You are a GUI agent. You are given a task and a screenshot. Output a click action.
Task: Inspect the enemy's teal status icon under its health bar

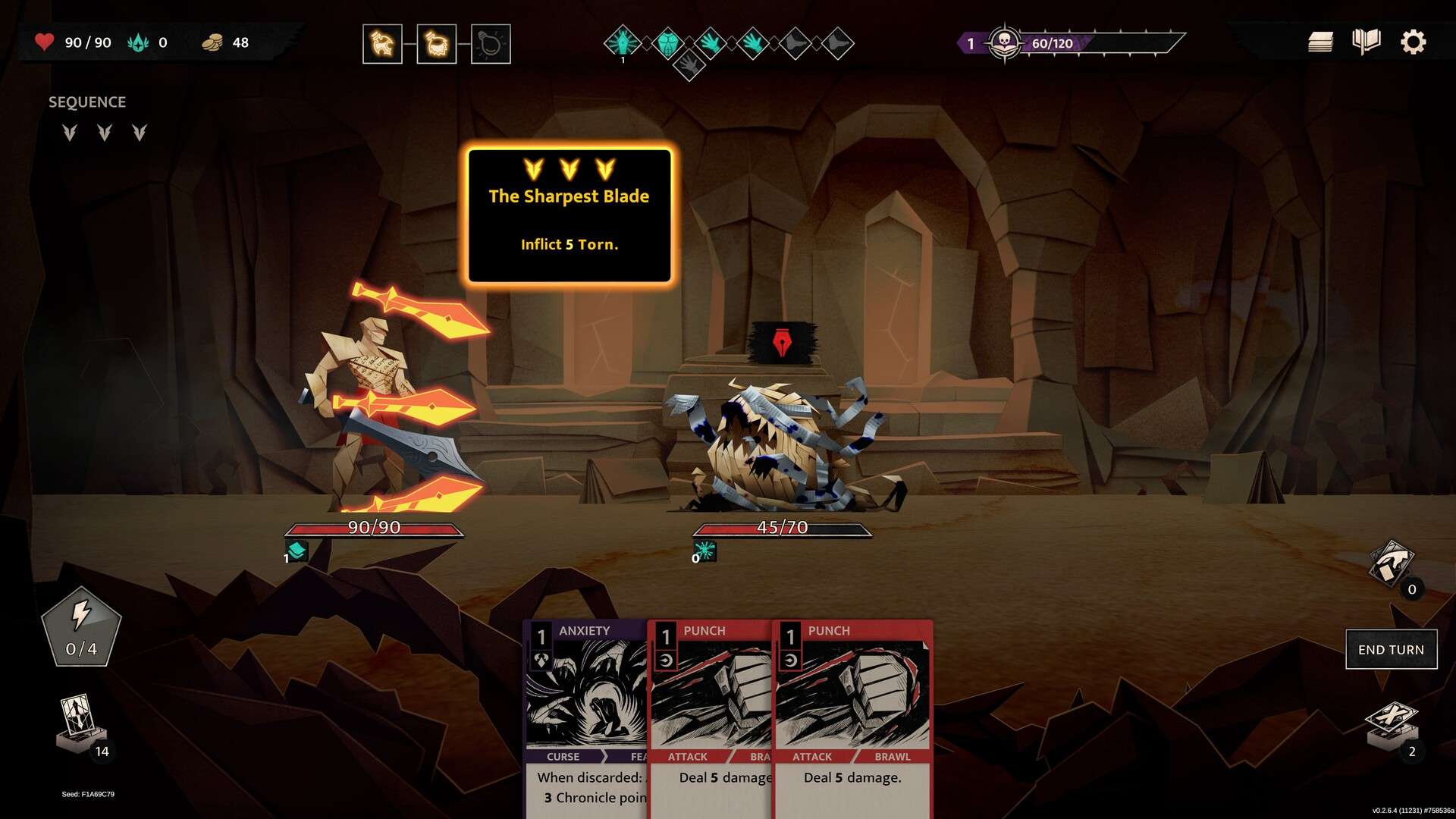tap(705, 551)
